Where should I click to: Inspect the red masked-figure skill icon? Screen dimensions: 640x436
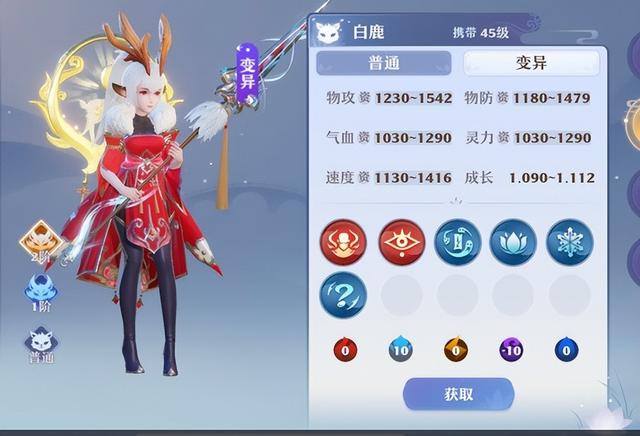click(343, 242)
